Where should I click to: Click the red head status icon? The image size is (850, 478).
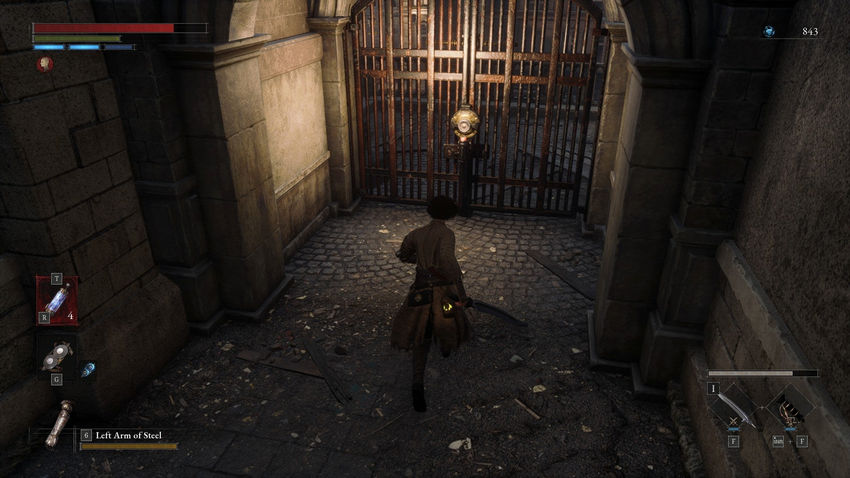point(45,64)
